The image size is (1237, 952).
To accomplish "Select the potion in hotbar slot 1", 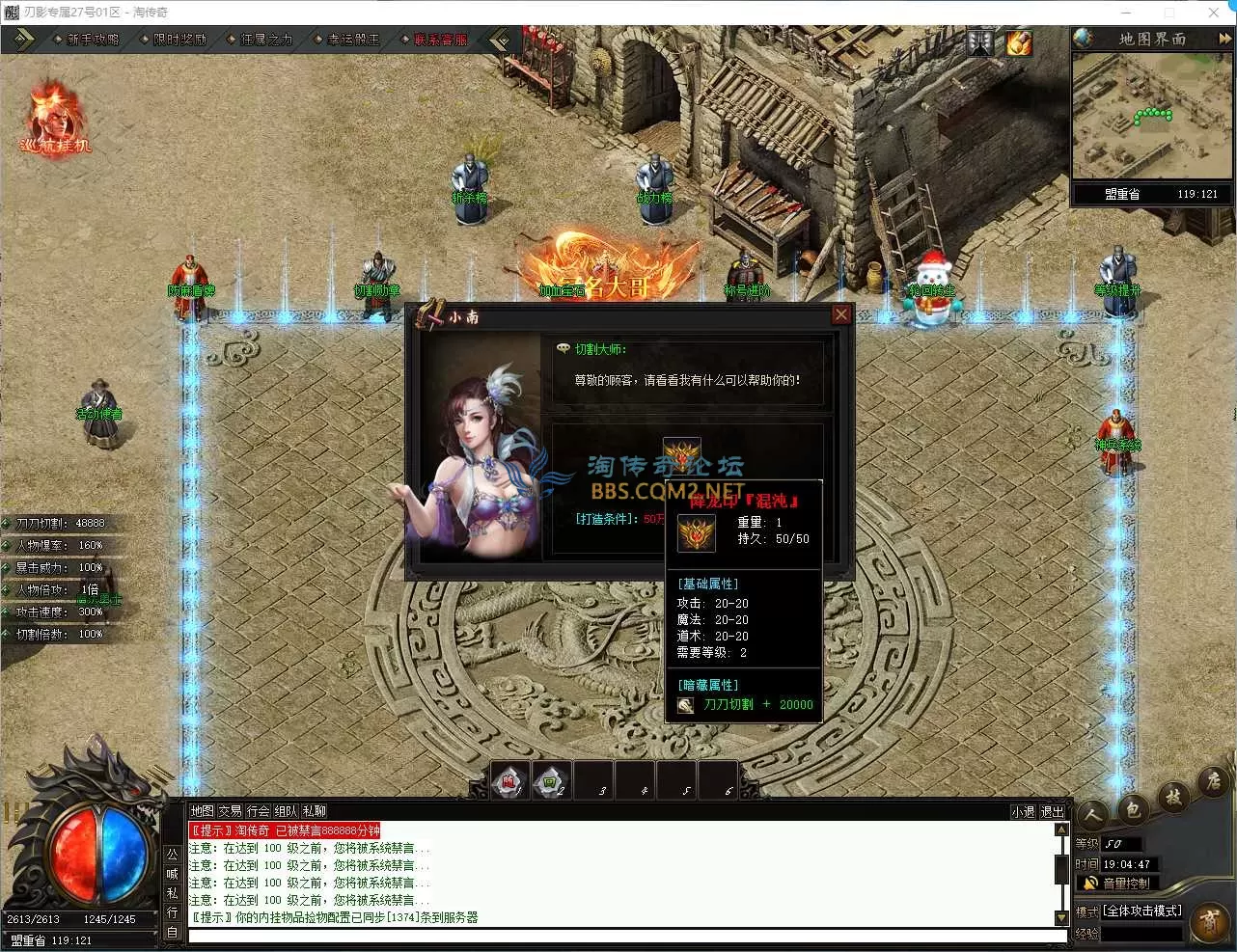I will [509, 780].
